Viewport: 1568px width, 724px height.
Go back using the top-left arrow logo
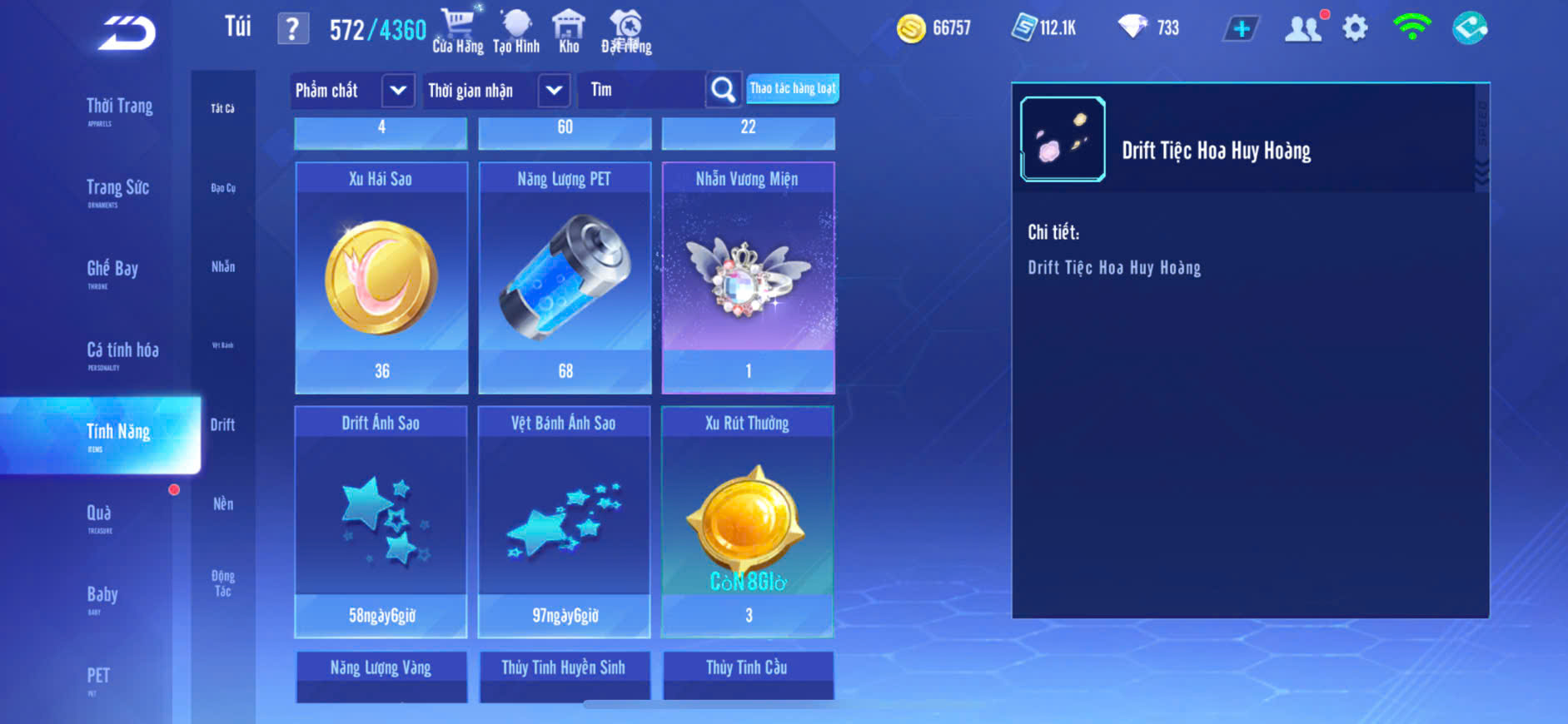coord(127,33)
